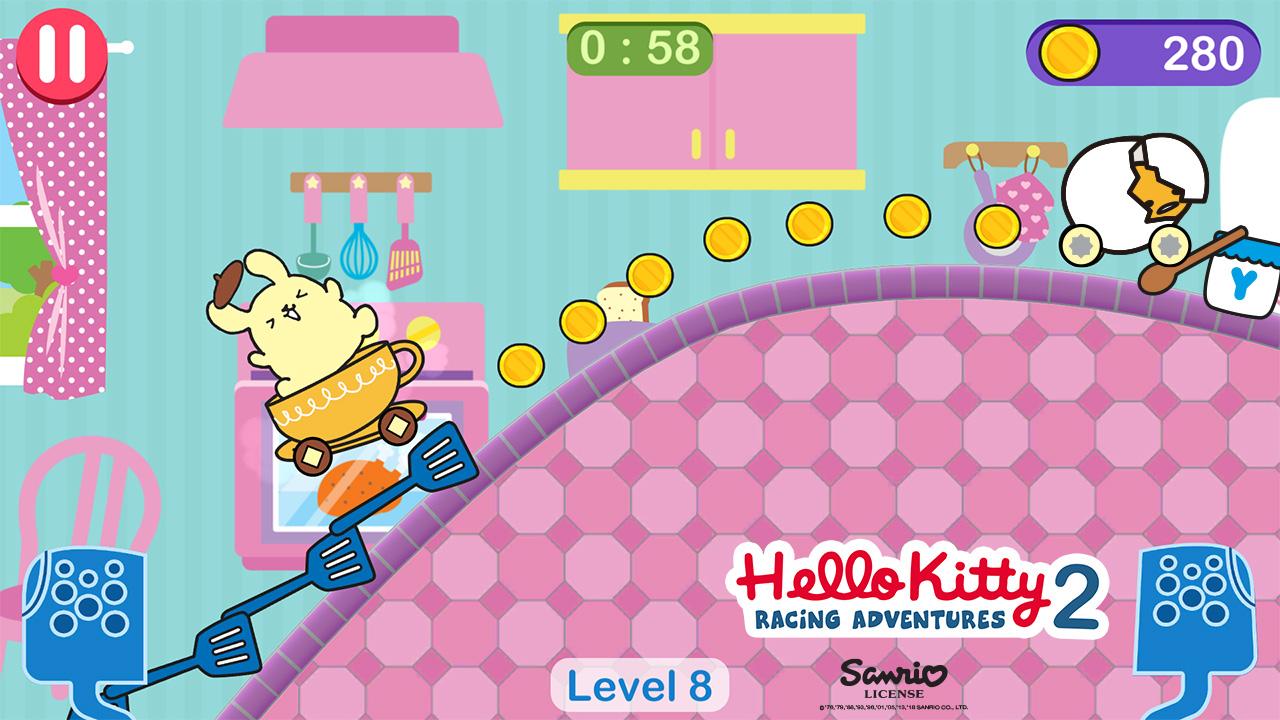Pause the game with the pause button
Image resolution: width=1280 pixels, height=720 pixels.
pyautogui.click(x=62, y=51)
